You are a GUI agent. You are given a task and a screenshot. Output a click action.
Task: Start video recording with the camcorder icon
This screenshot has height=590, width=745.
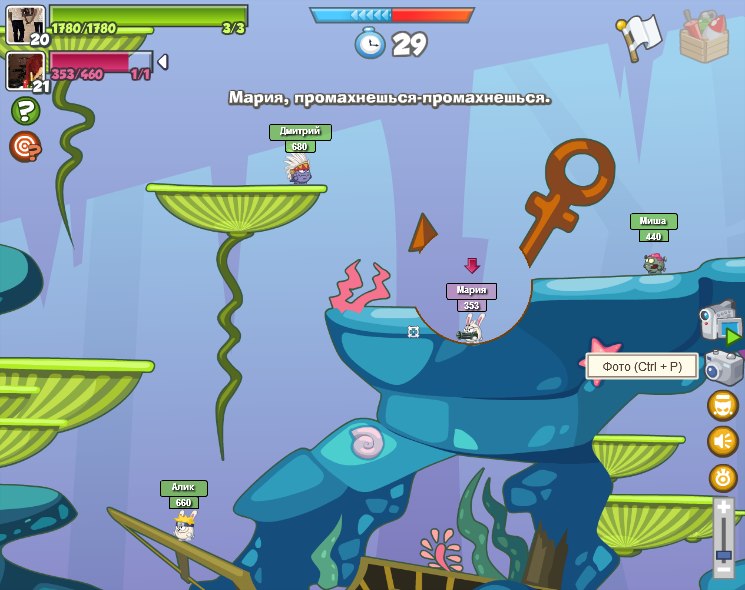click(x=720, y=321)
